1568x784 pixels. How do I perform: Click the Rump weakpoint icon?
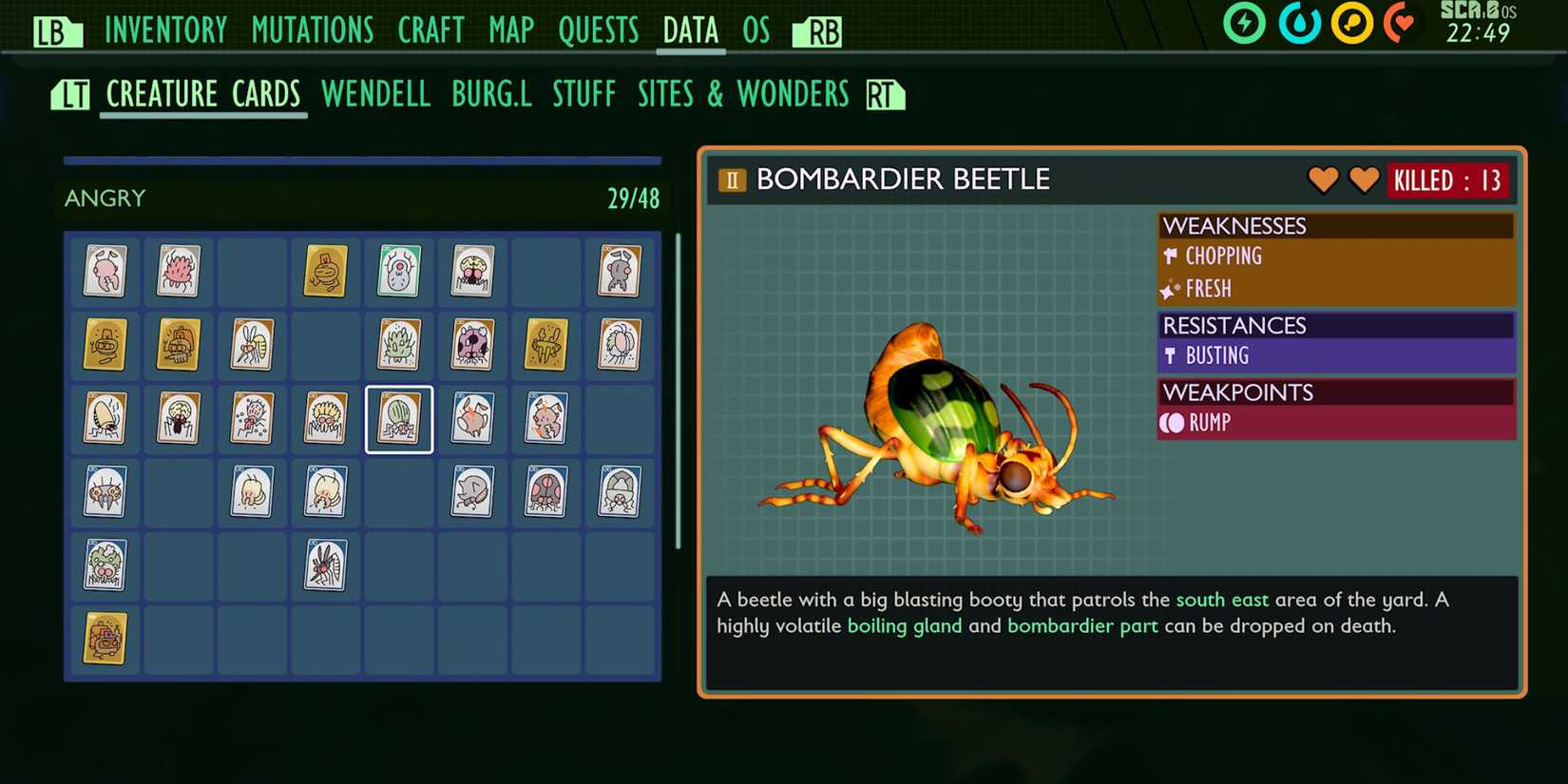tap(1171, 424)
